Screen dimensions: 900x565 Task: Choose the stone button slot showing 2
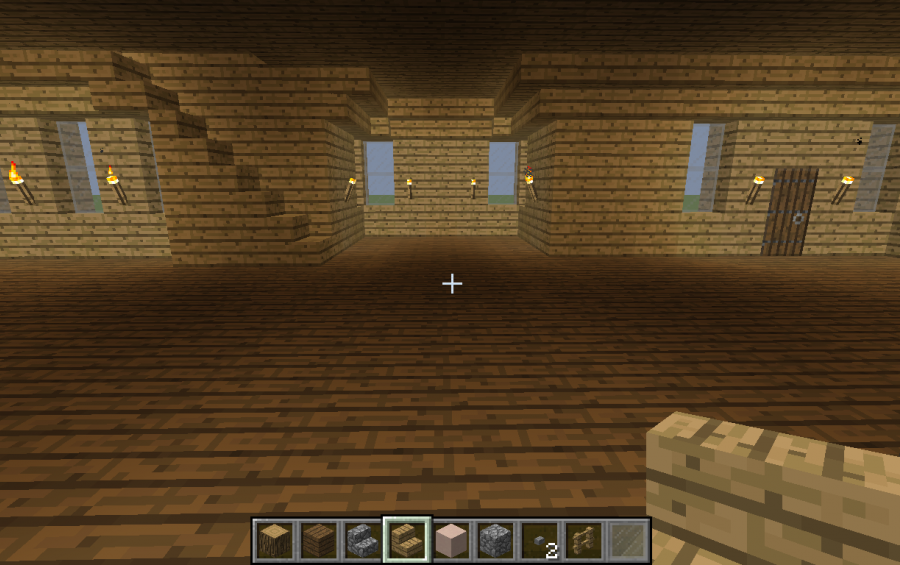tap(540, 540)
